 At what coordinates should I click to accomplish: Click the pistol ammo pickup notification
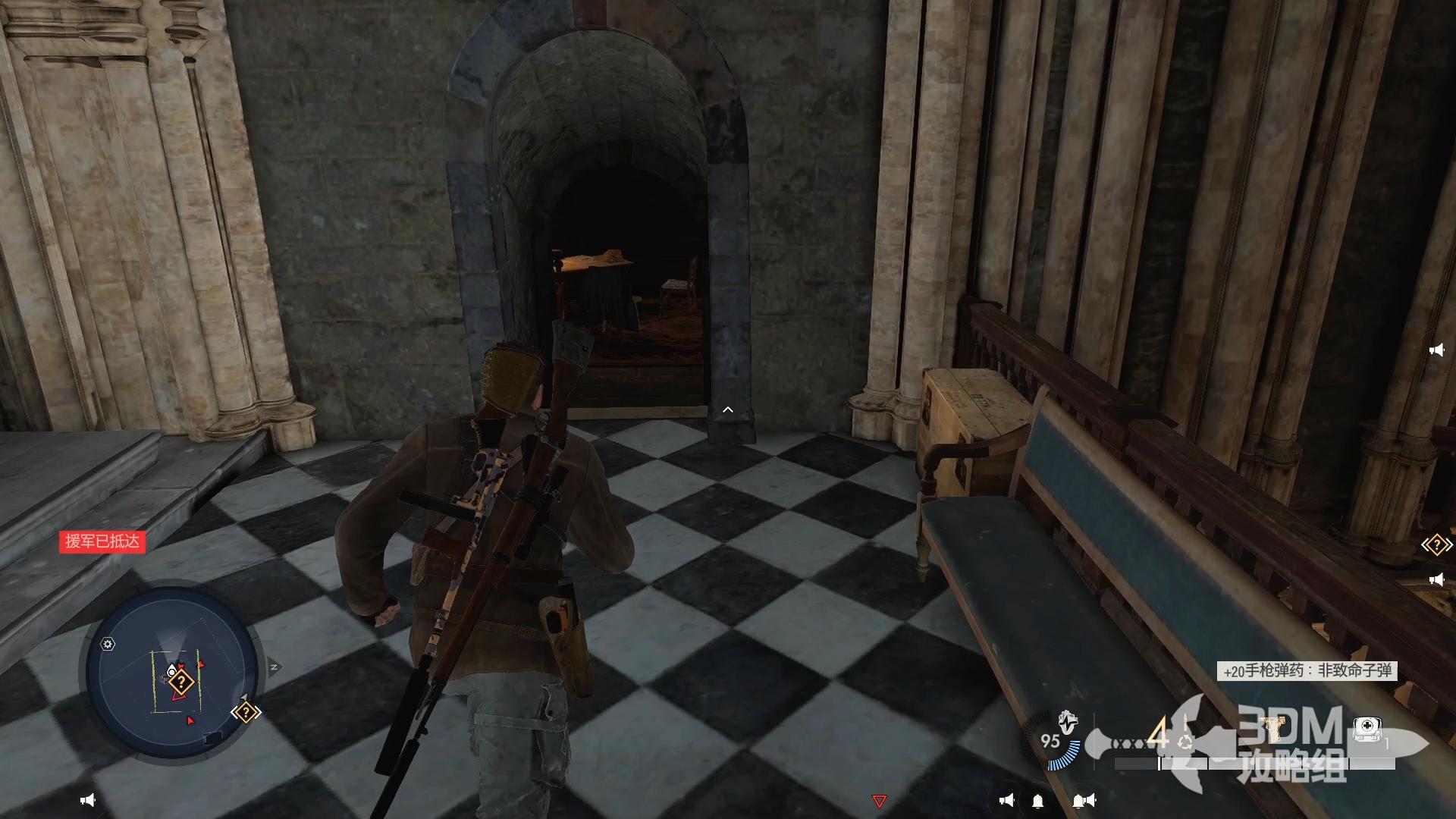point(1307,670)
